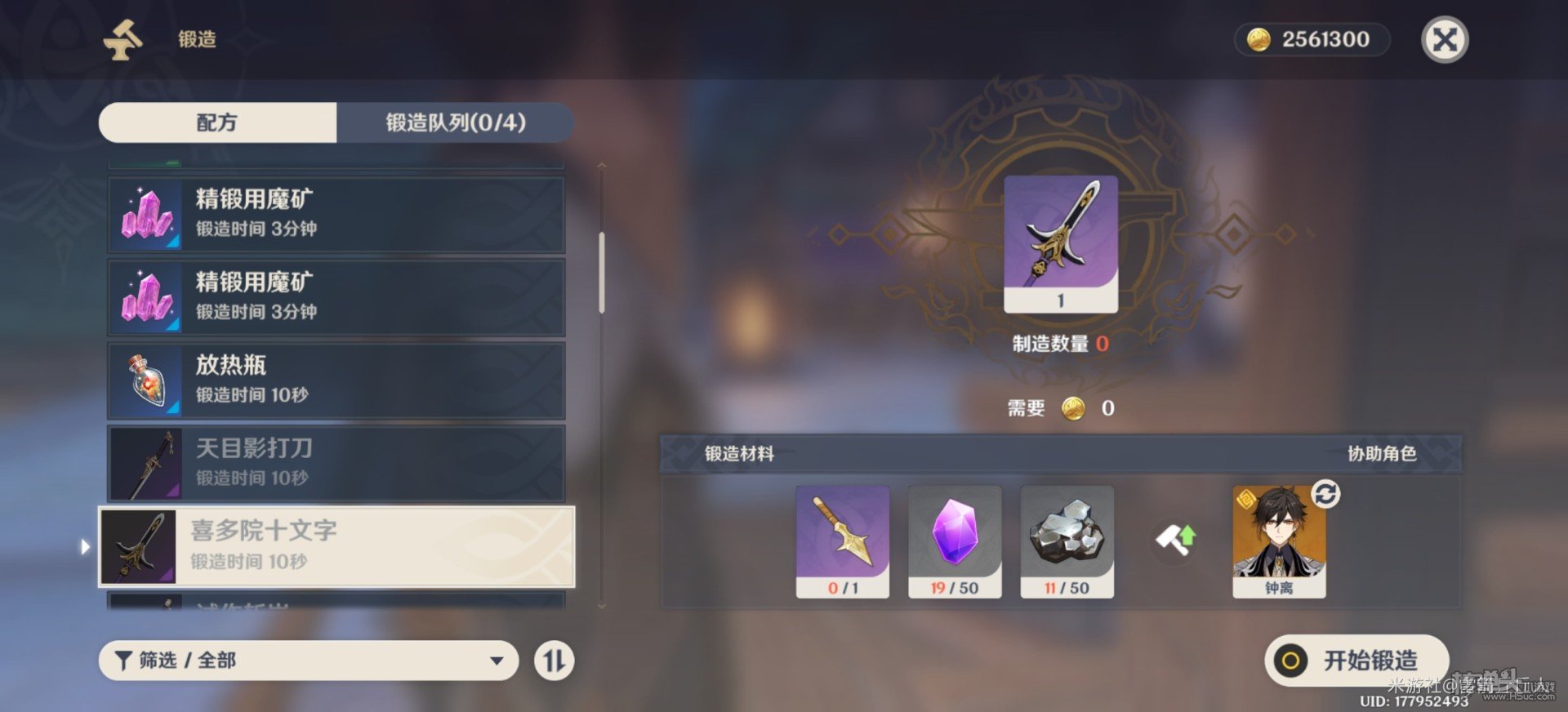Swap the assisting character via refresh icon

click(x=1325, y=494)
